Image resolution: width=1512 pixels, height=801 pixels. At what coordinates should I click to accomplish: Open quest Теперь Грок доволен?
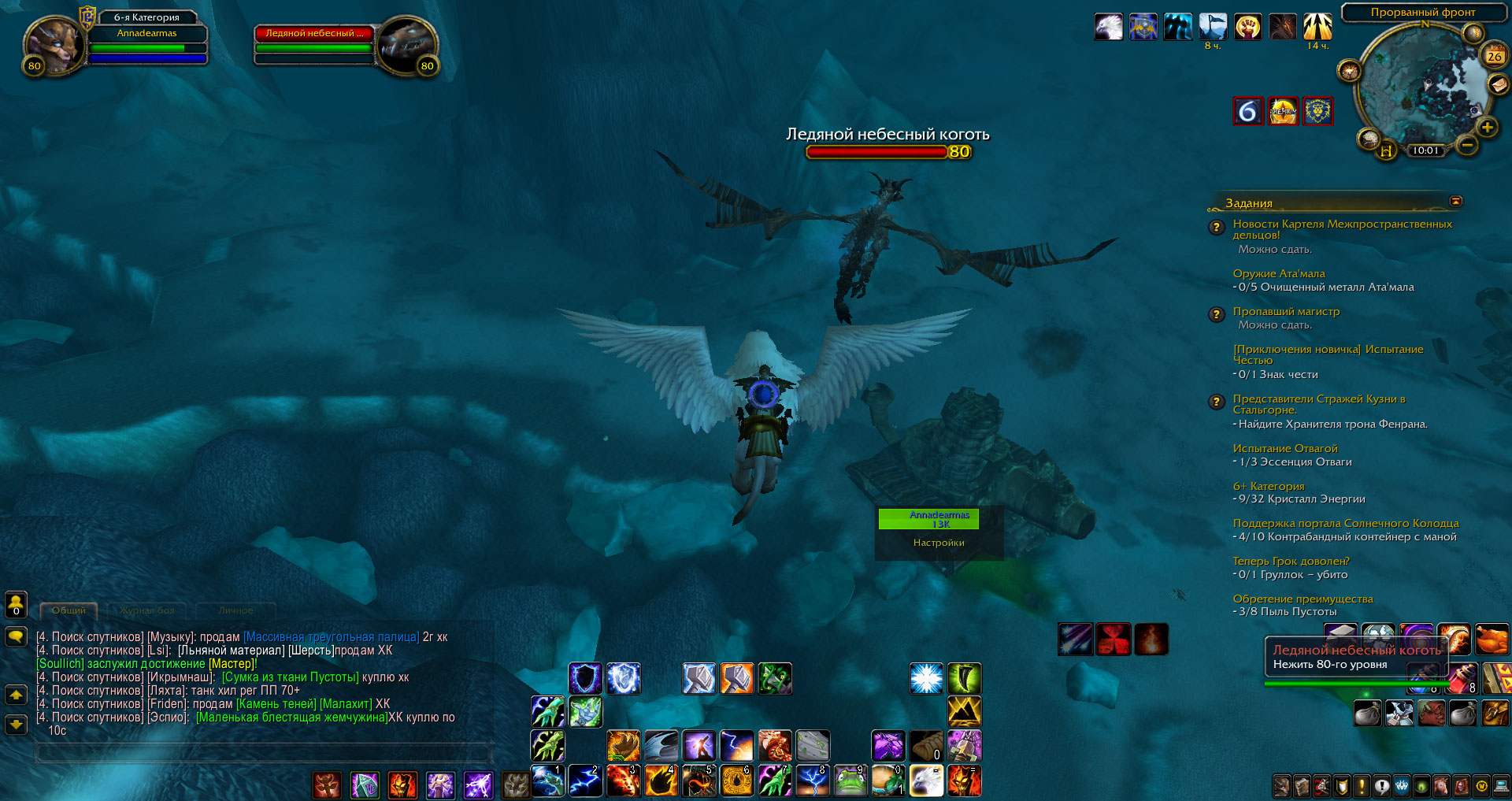click(x=1291, y=561)
